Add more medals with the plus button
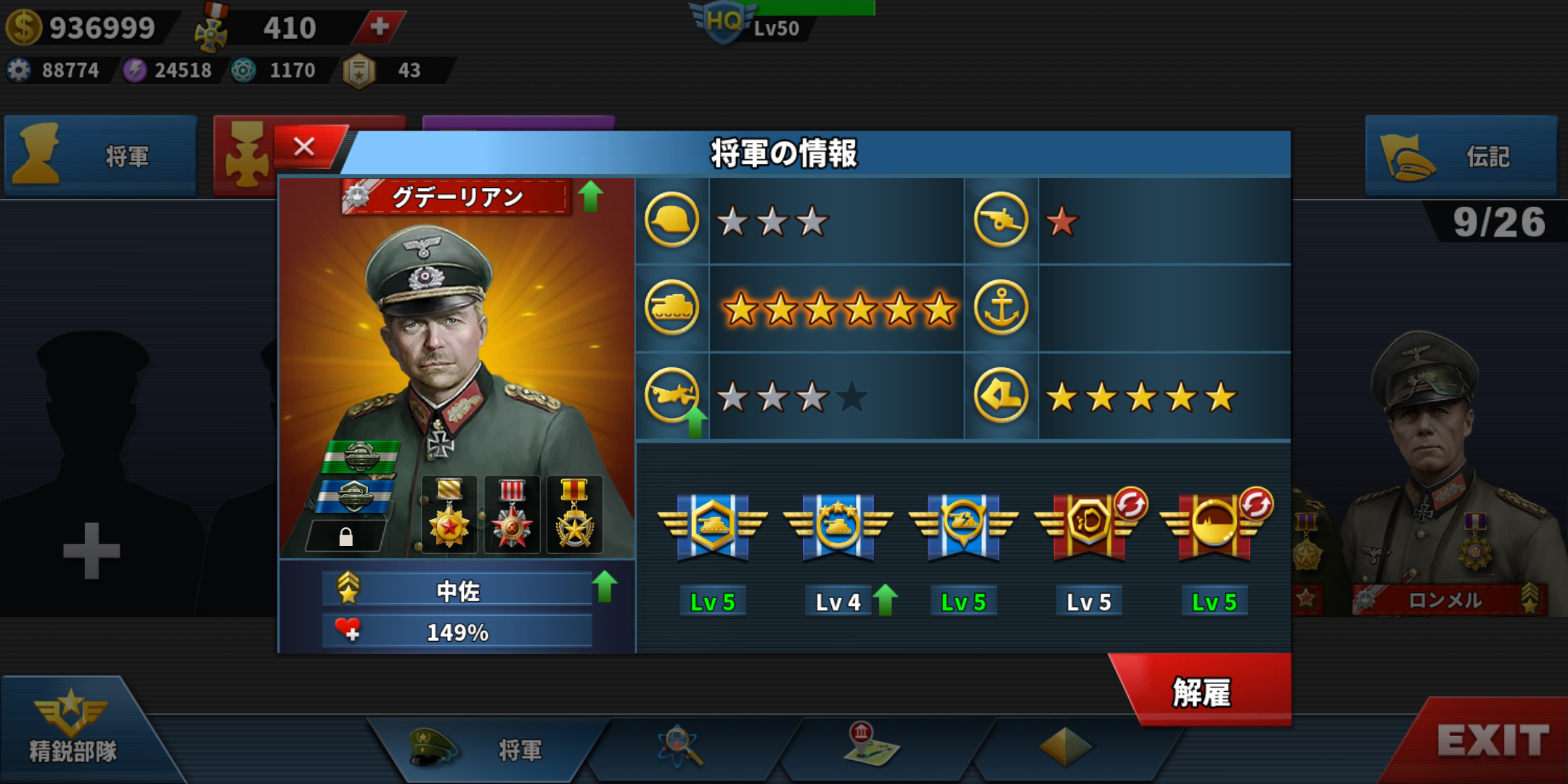 point(379,28)
